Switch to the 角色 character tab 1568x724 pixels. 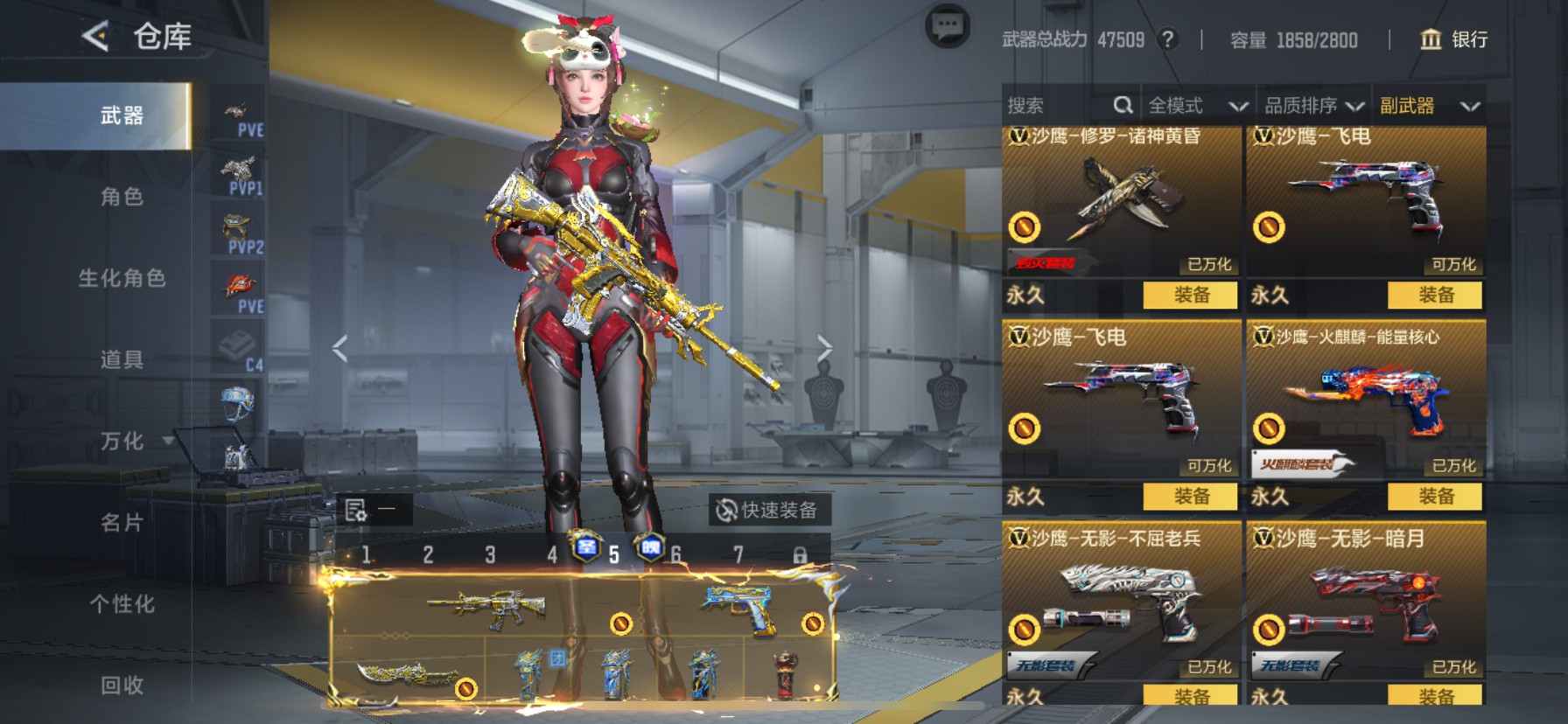(121, 197)
